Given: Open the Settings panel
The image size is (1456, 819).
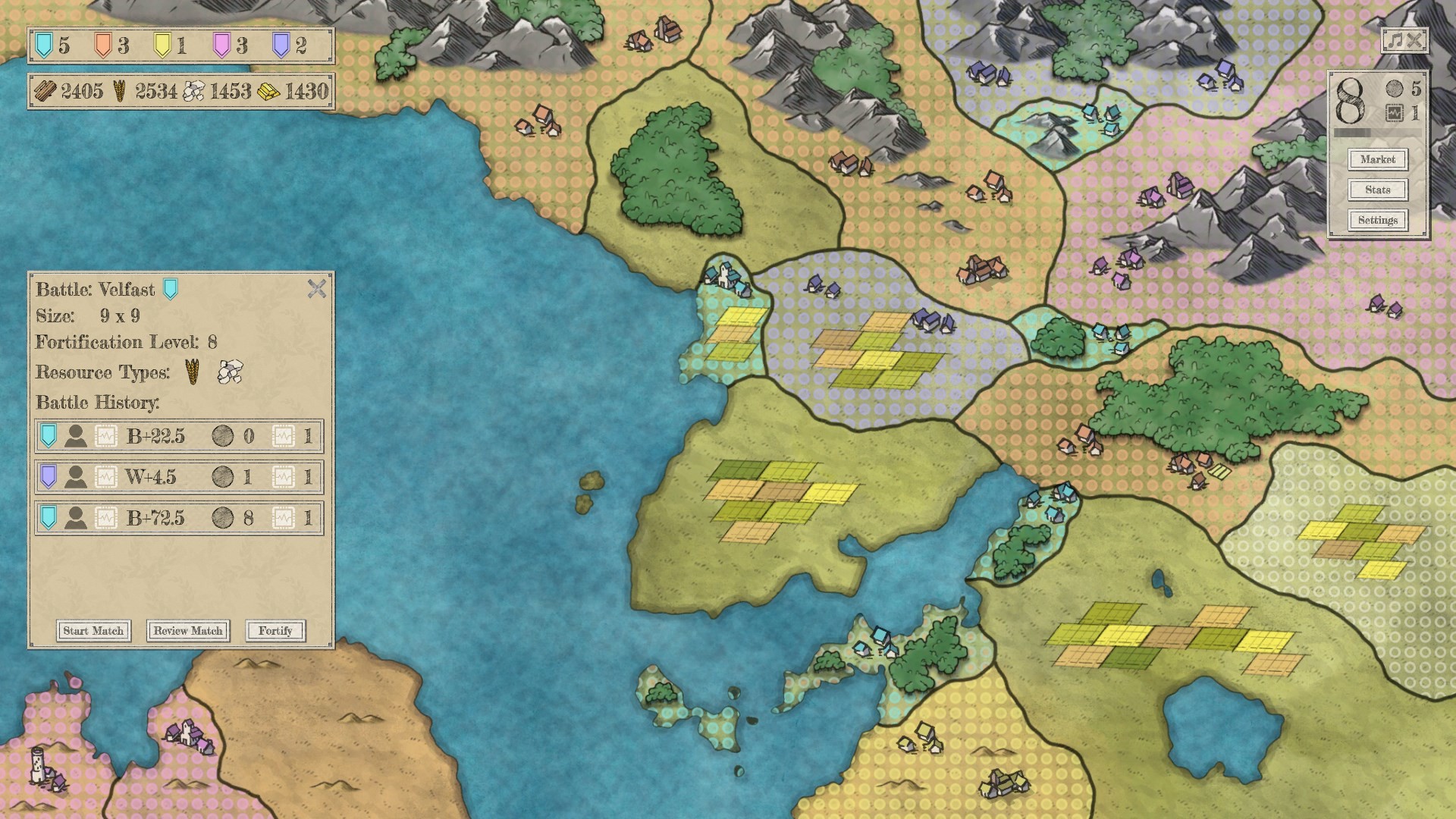Looking at the screenshot, I should (x=1377, y=221).
